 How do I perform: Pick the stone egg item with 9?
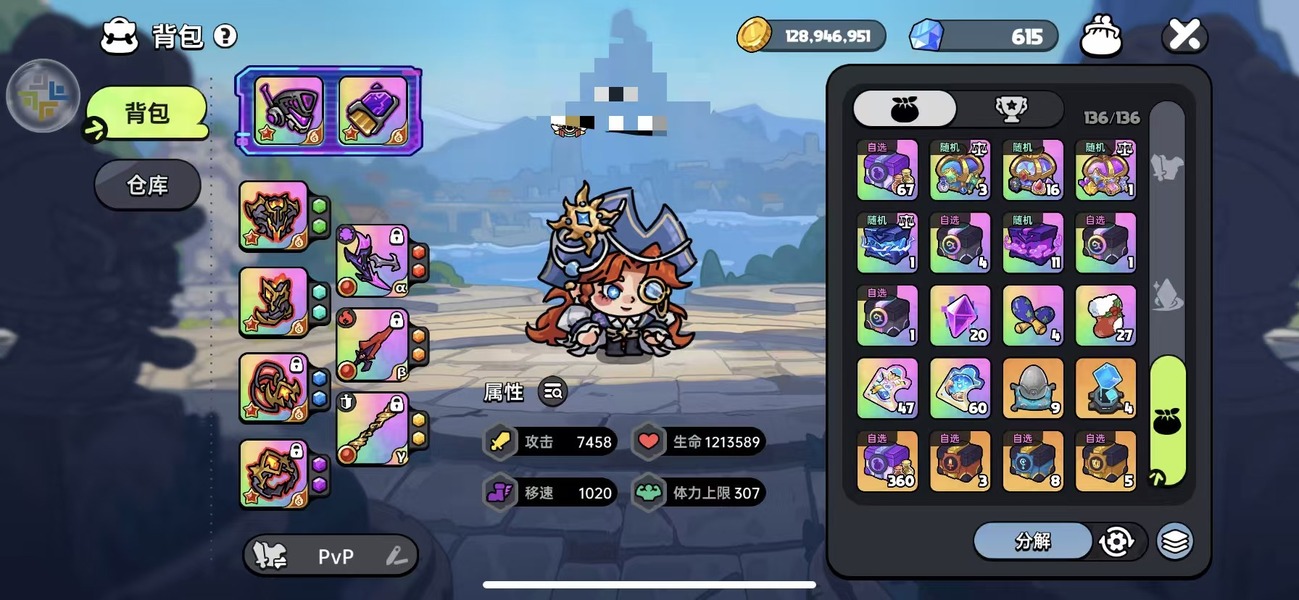point(1033,388)
